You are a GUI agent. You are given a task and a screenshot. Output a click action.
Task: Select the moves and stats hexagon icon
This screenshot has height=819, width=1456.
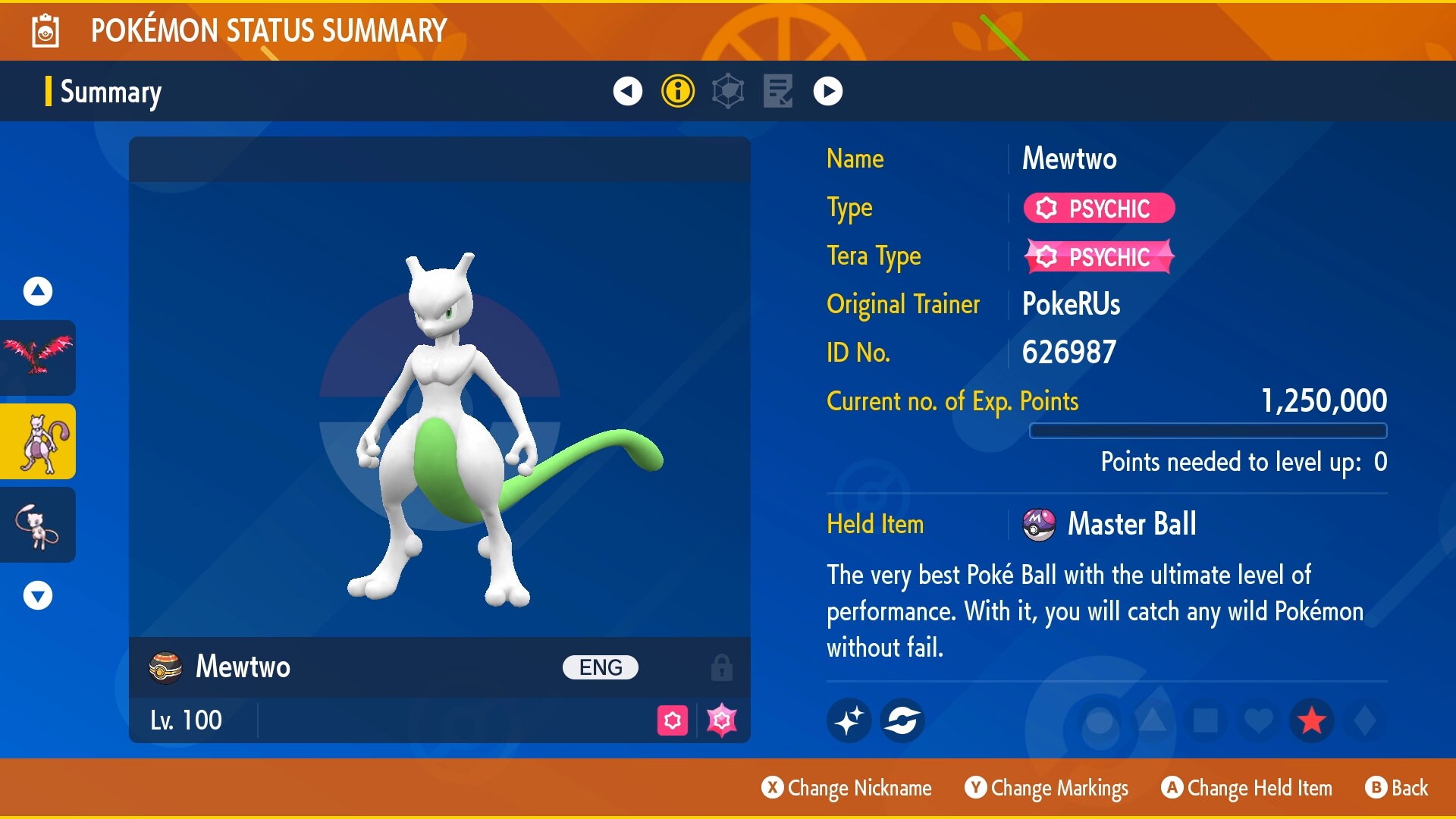(727, 91)
